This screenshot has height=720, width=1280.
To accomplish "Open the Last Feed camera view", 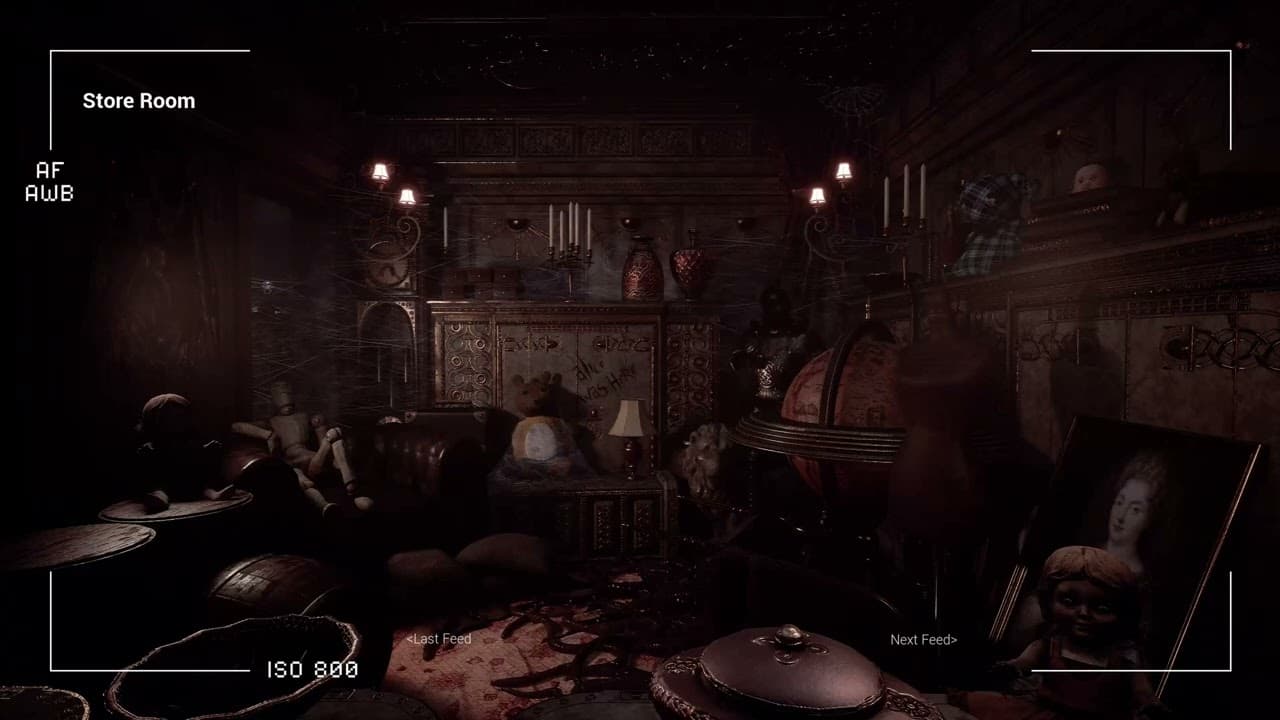I will pos(438,638).
